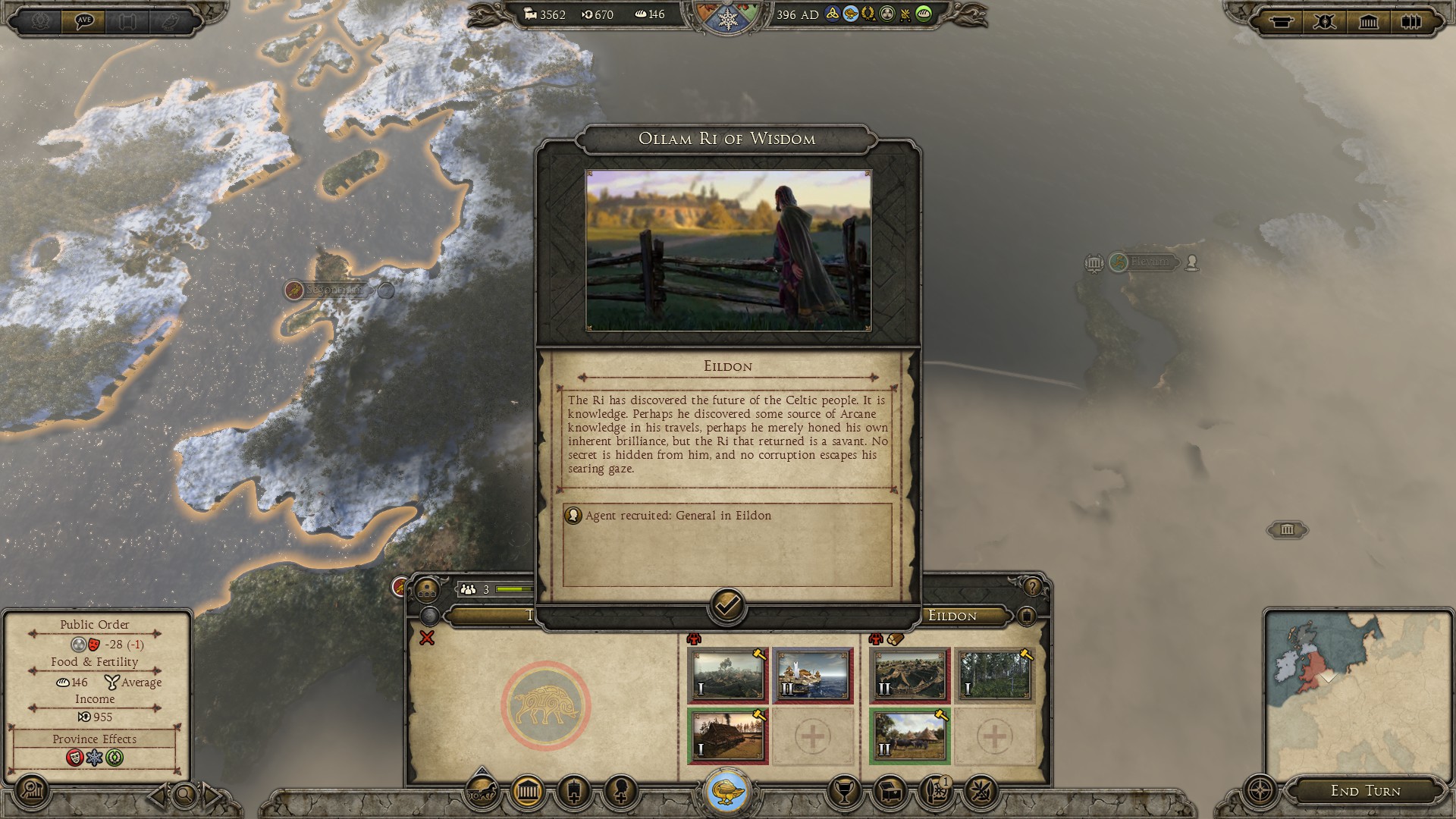
Task: End the current turn
Action: pos(1365,791)
